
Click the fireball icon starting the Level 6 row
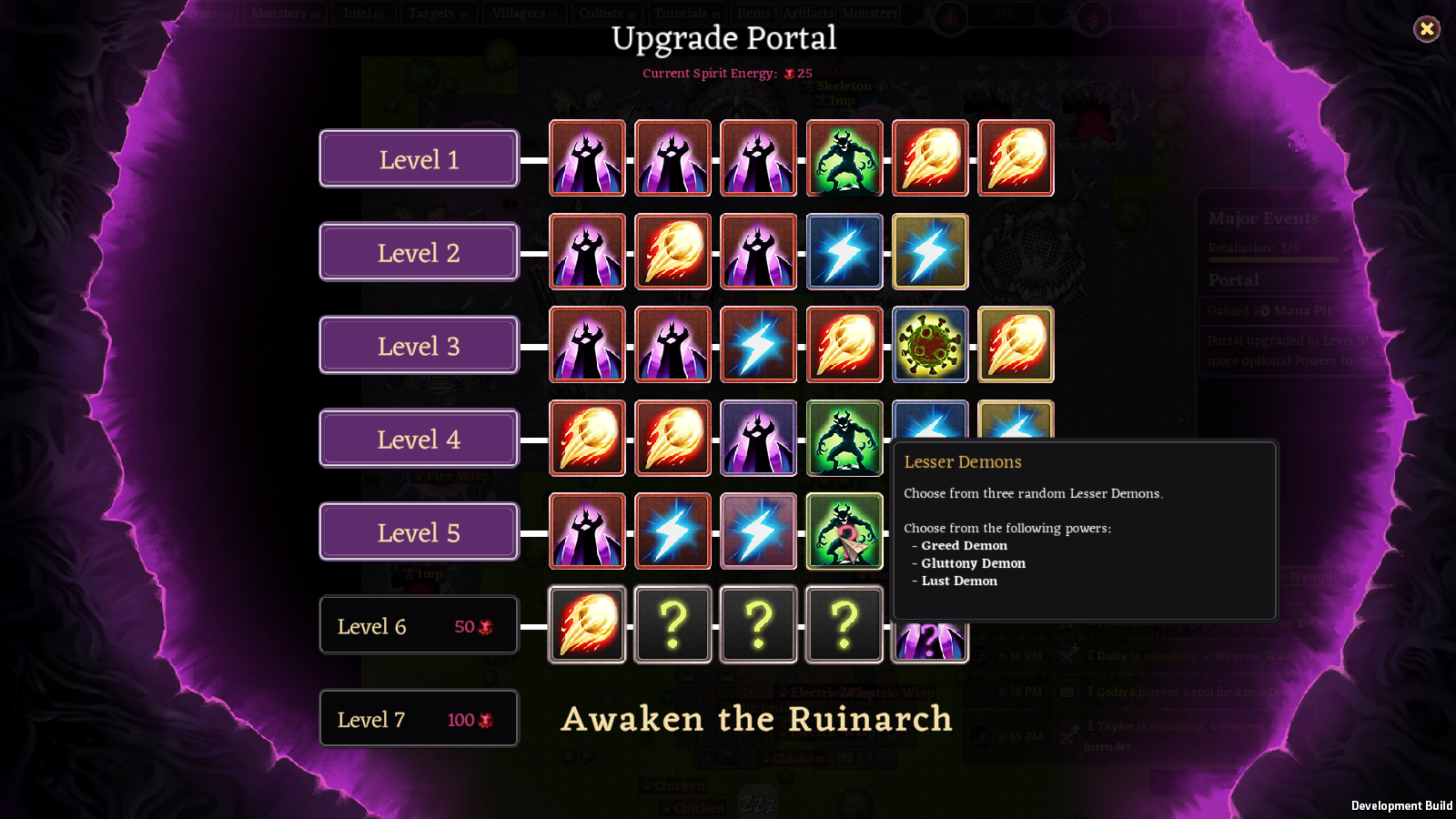pyautogui.click(x=587, y=625)
